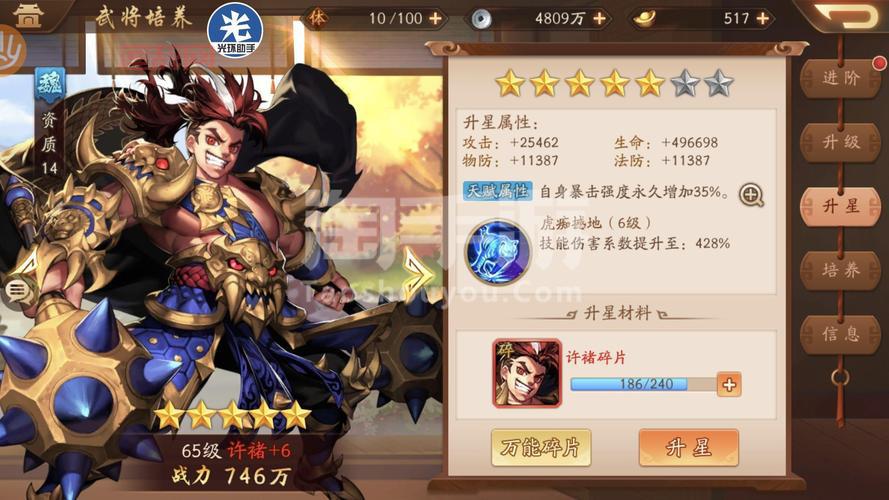Add stamina with the 体 plus button

pos(435,18)
